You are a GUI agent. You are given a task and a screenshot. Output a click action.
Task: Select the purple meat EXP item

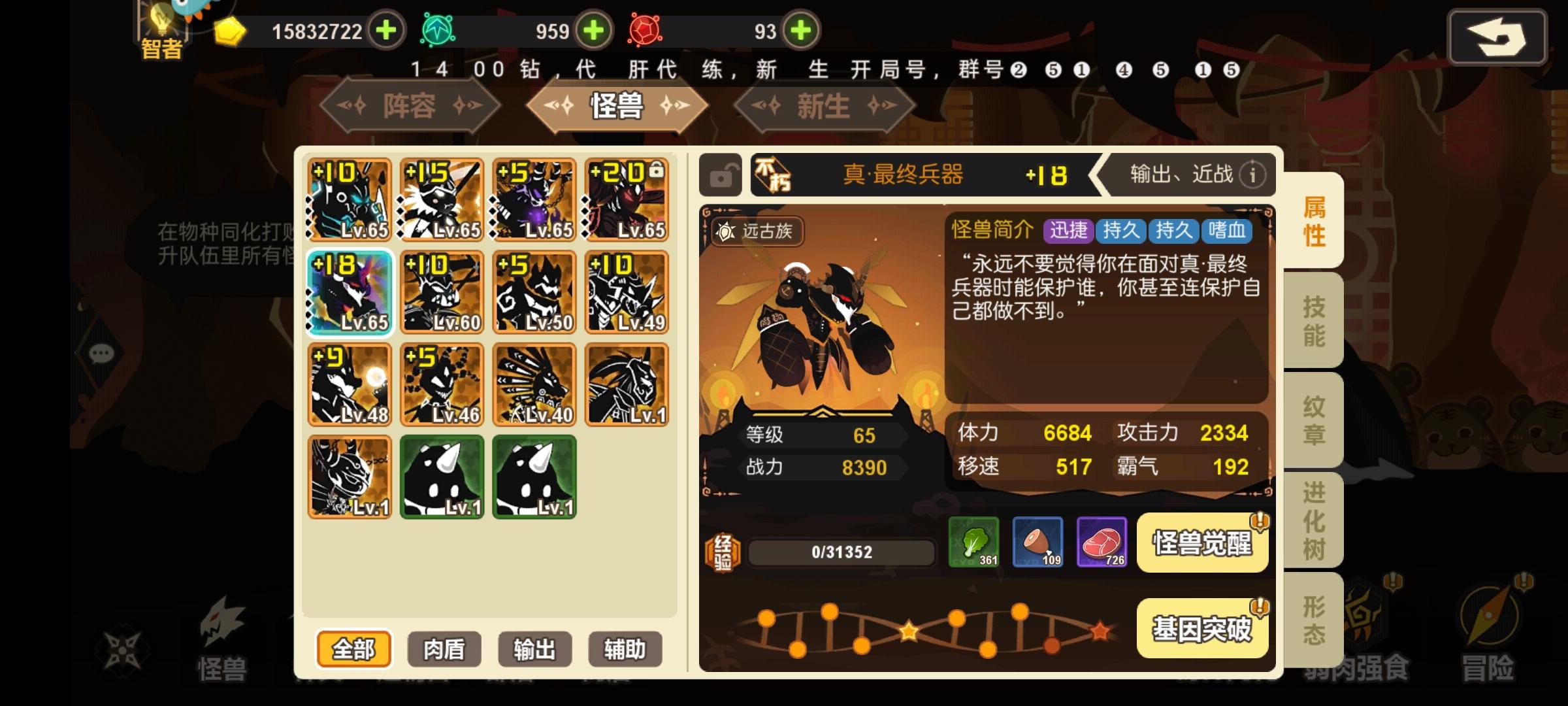pyautogui.click(x=1102, y=543)
